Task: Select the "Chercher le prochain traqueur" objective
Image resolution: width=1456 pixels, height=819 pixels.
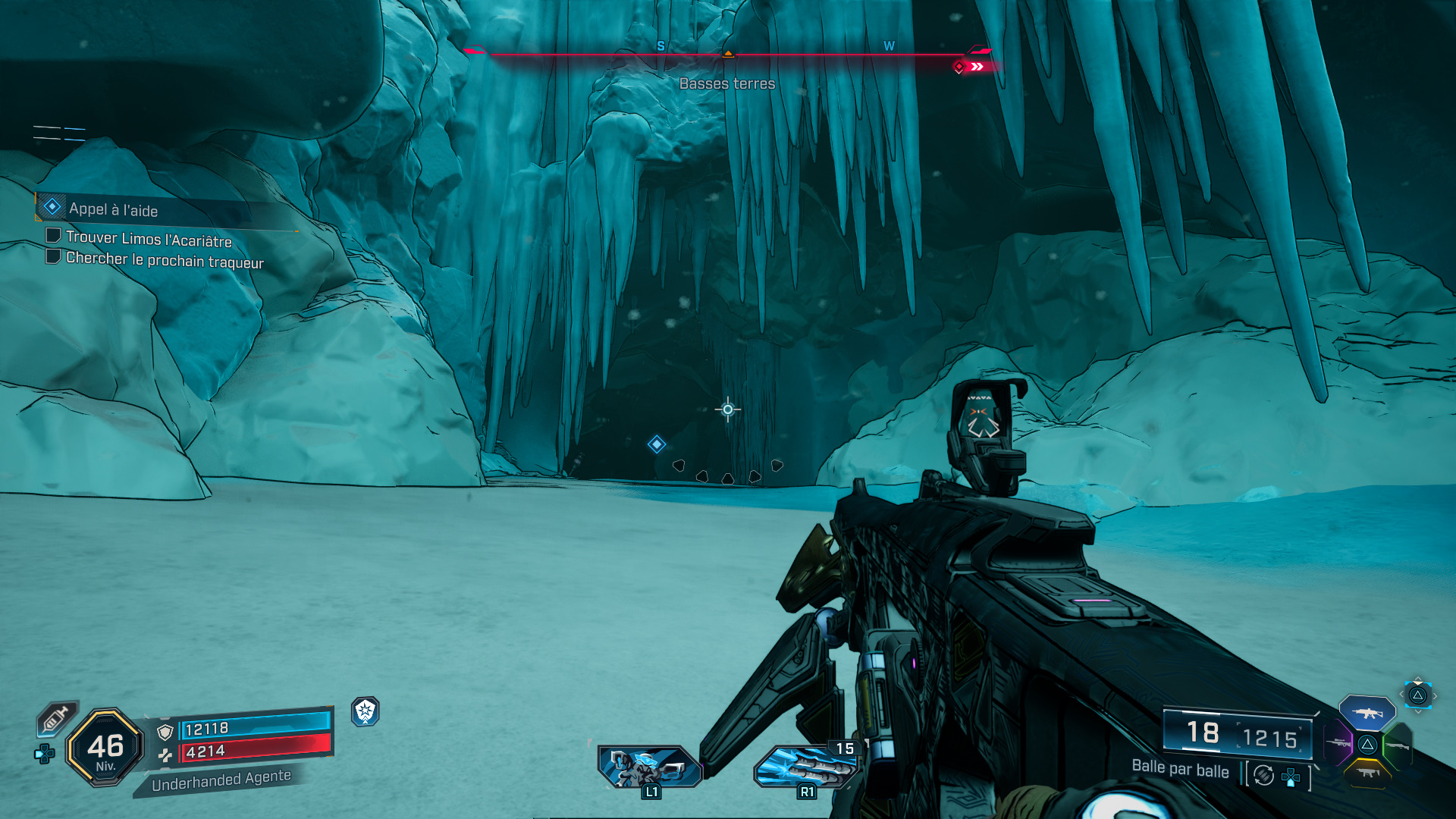Action: click(x=165, y=260)
